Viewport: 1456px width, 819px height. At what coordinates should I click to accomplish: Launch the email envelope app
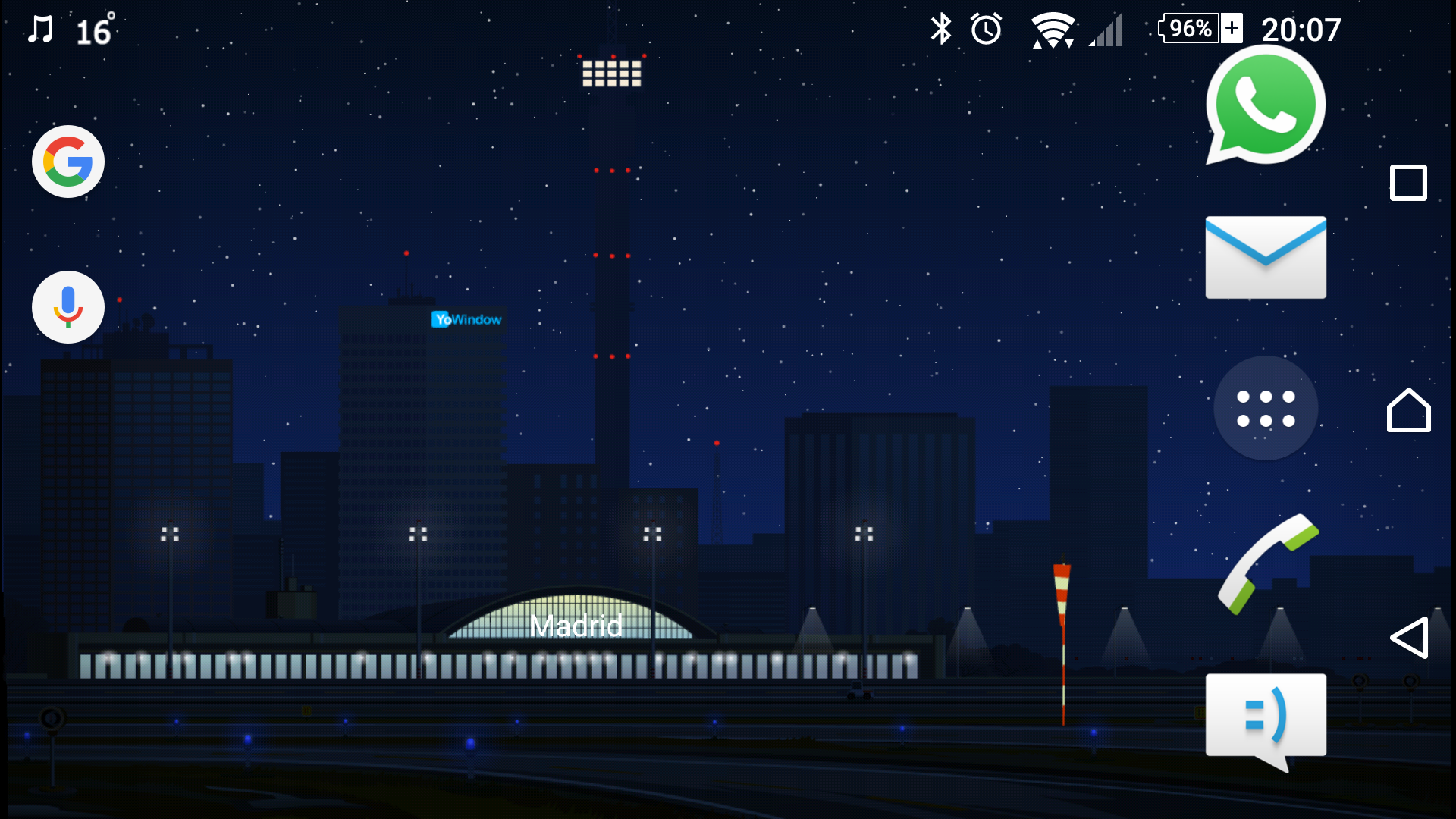[x=1265, y=257]
